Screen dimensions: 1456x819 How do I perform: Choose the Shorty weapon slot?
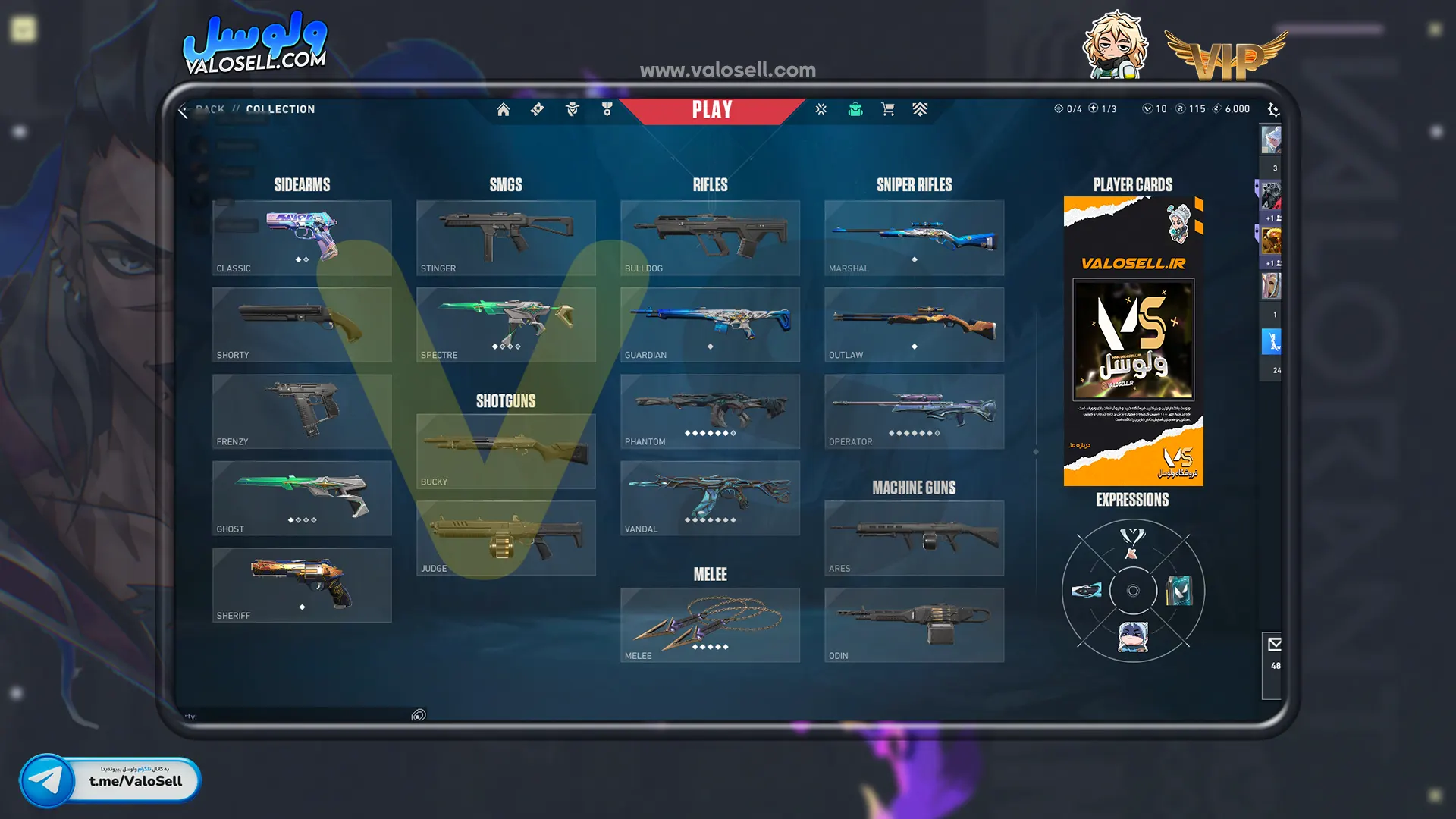point(302,325)
